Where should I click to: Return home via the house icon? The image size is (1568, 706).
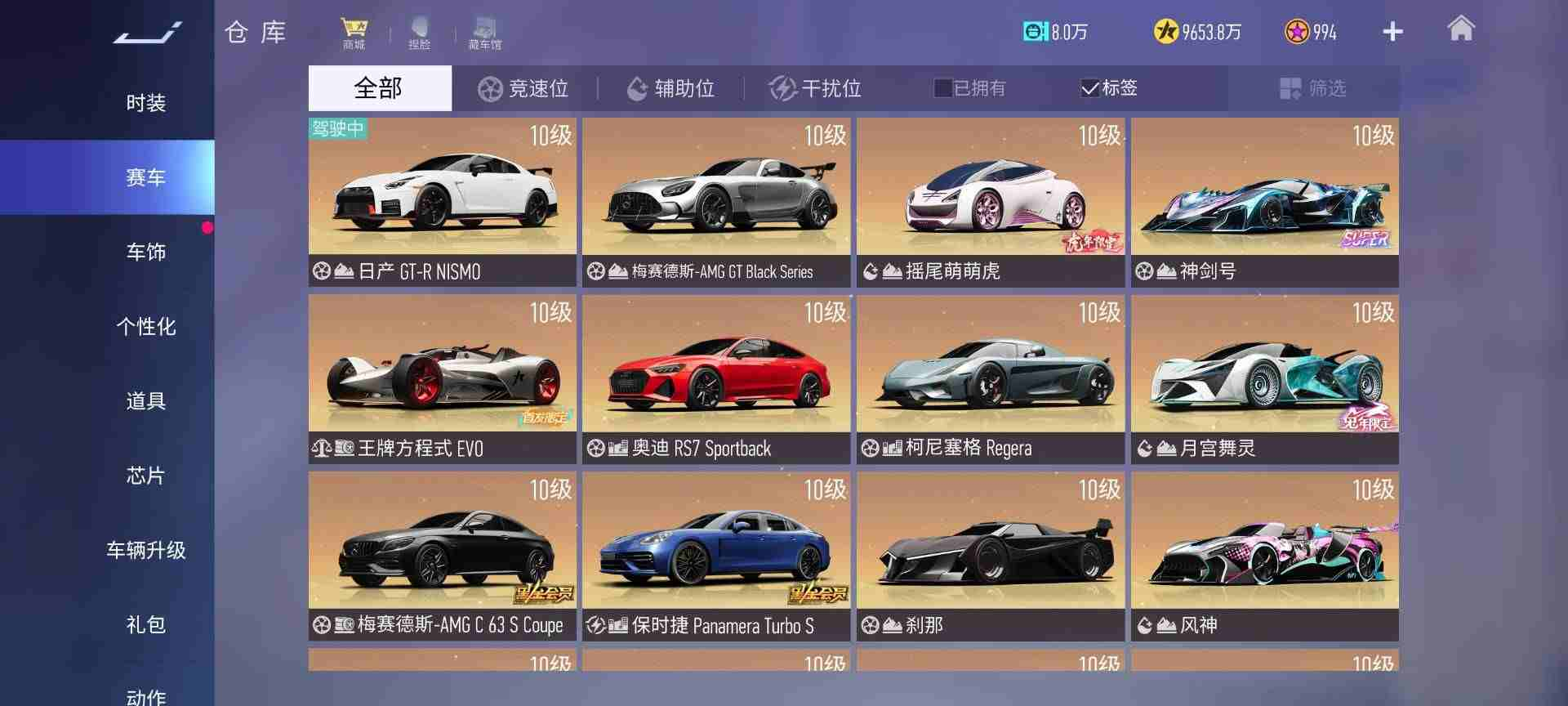(x=1460, y=29)
